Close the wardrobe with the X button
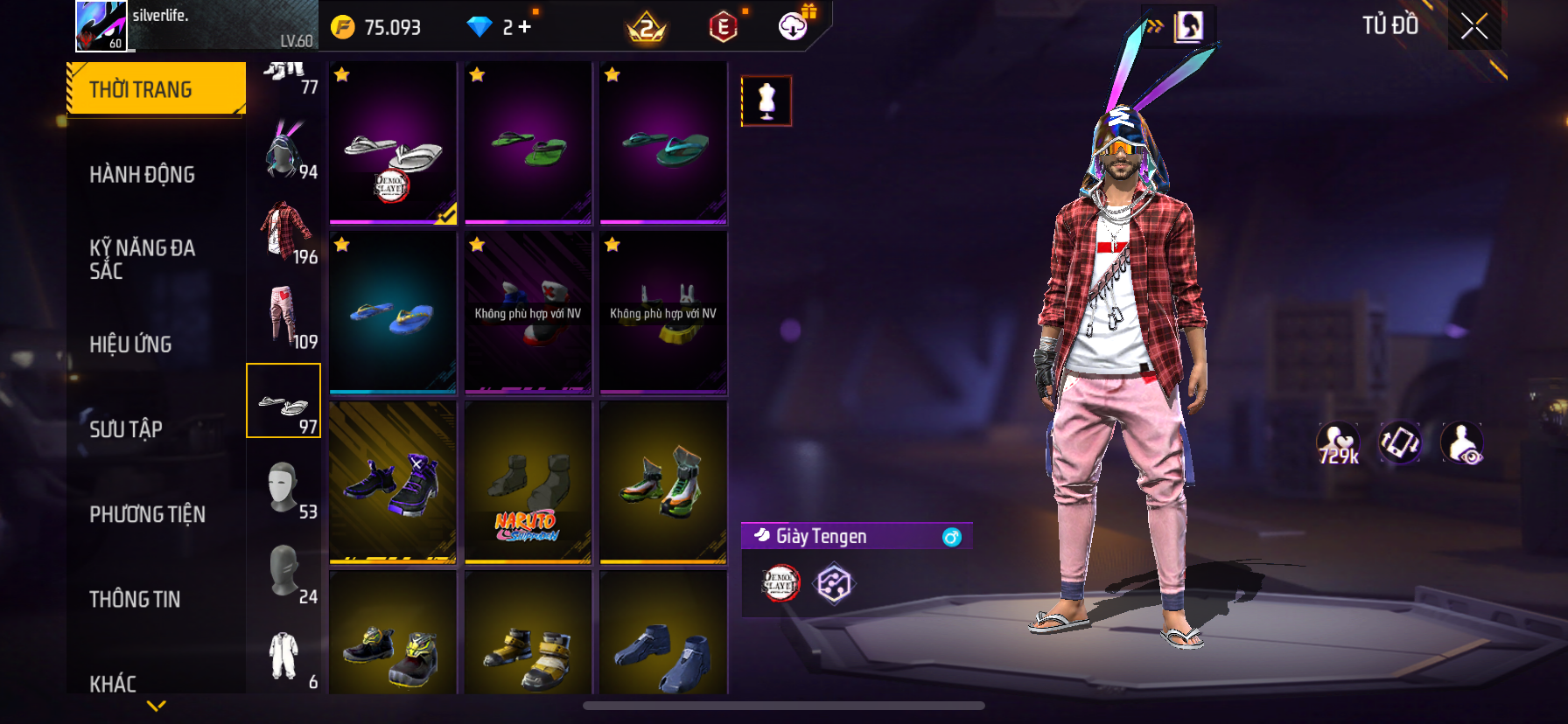This screenshot has height=724, width=1568. [x=1474, y=27]
